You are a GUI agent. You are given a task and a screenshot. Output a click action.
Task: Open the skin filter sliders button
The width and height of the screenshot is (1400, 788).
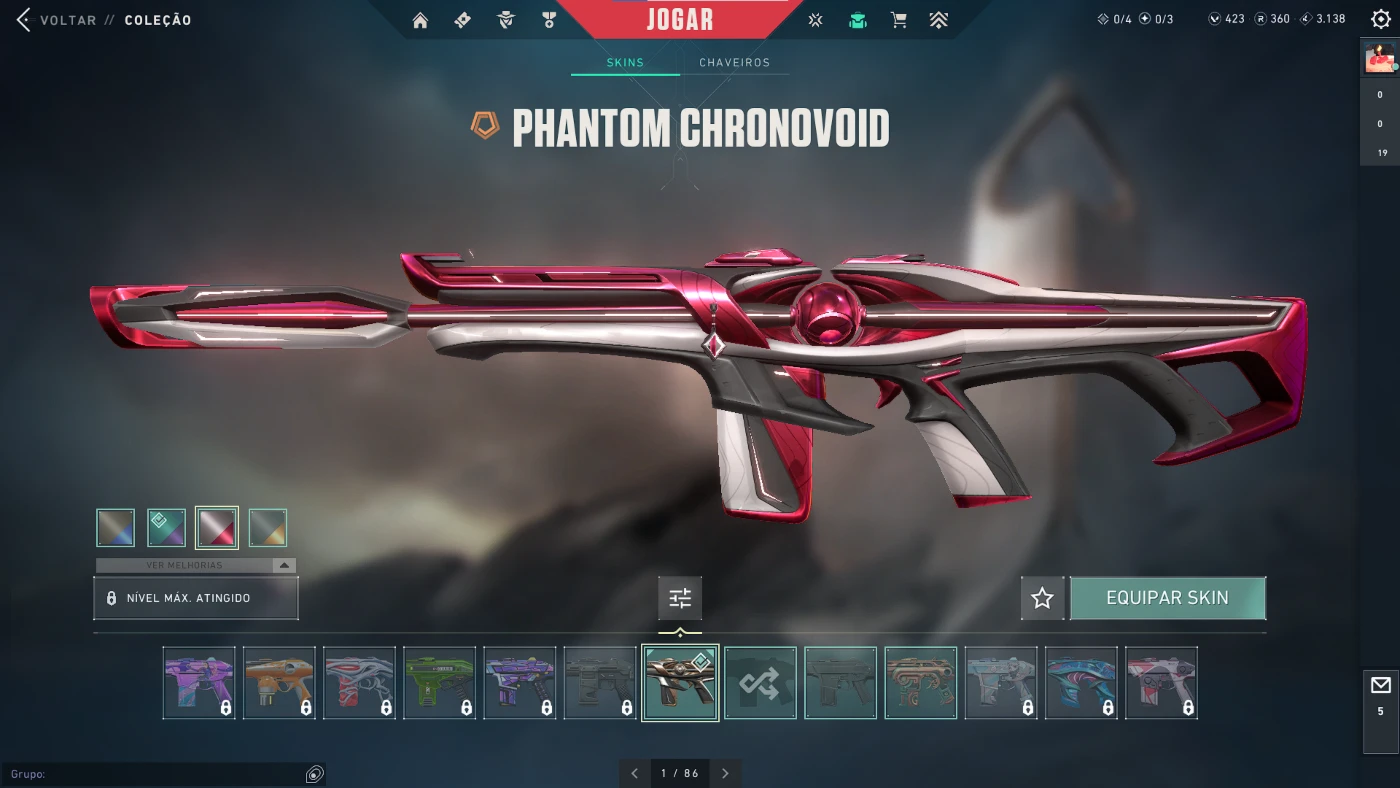tap(680, 598)
